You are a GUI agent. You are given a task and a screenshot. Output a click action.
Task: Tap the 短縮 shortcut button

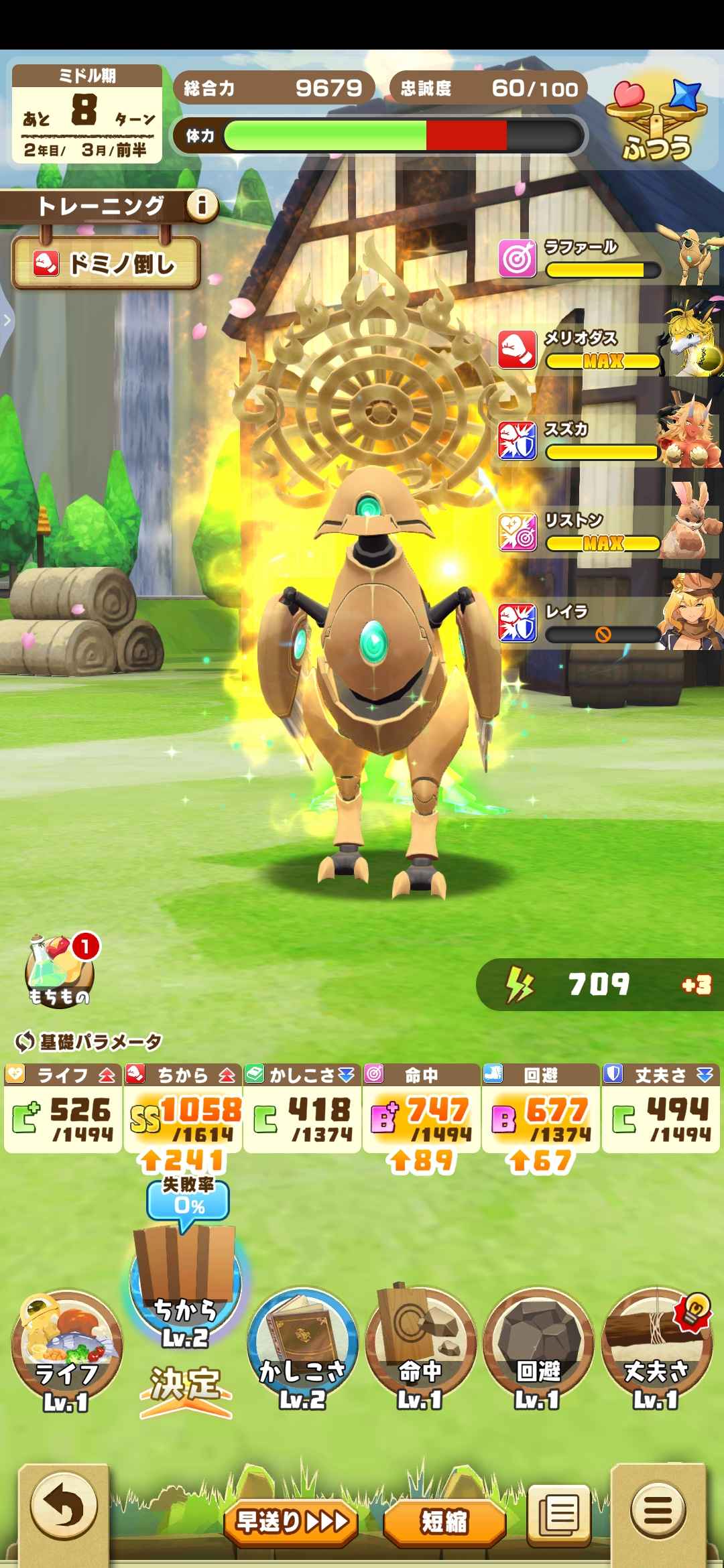[444, 1522]
